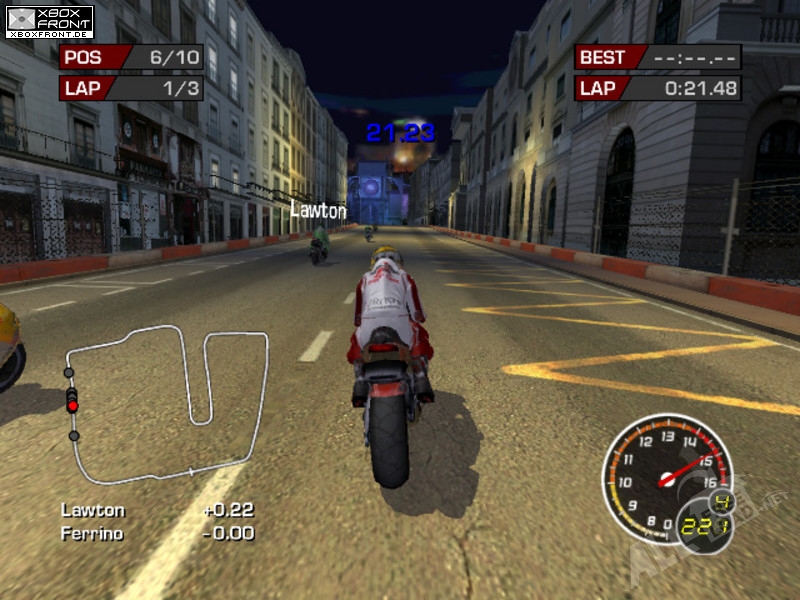Image resolution: width=800 pixels, height=600 pixels.
Task: Select Lawton in the time gap list
Action: [x=93, y=510]
